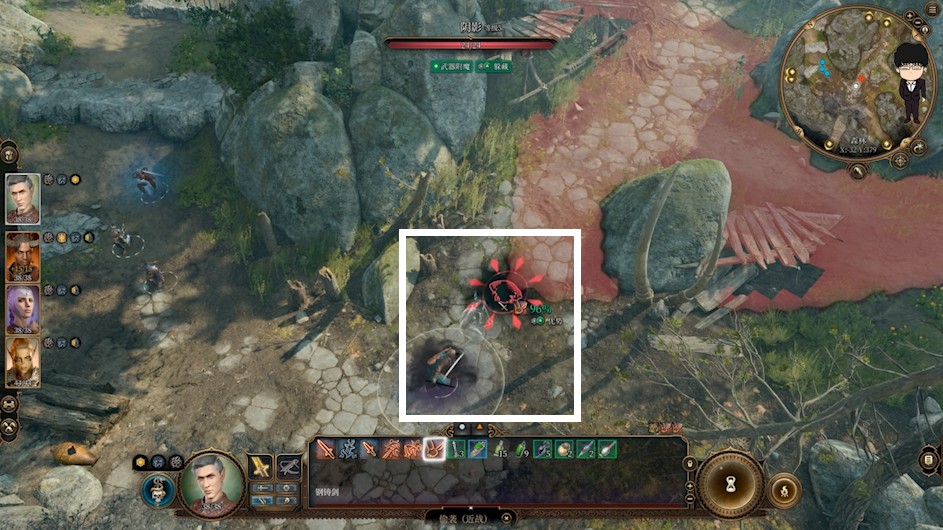Click the compass crosshair button beside minimap

pos(900,159)
